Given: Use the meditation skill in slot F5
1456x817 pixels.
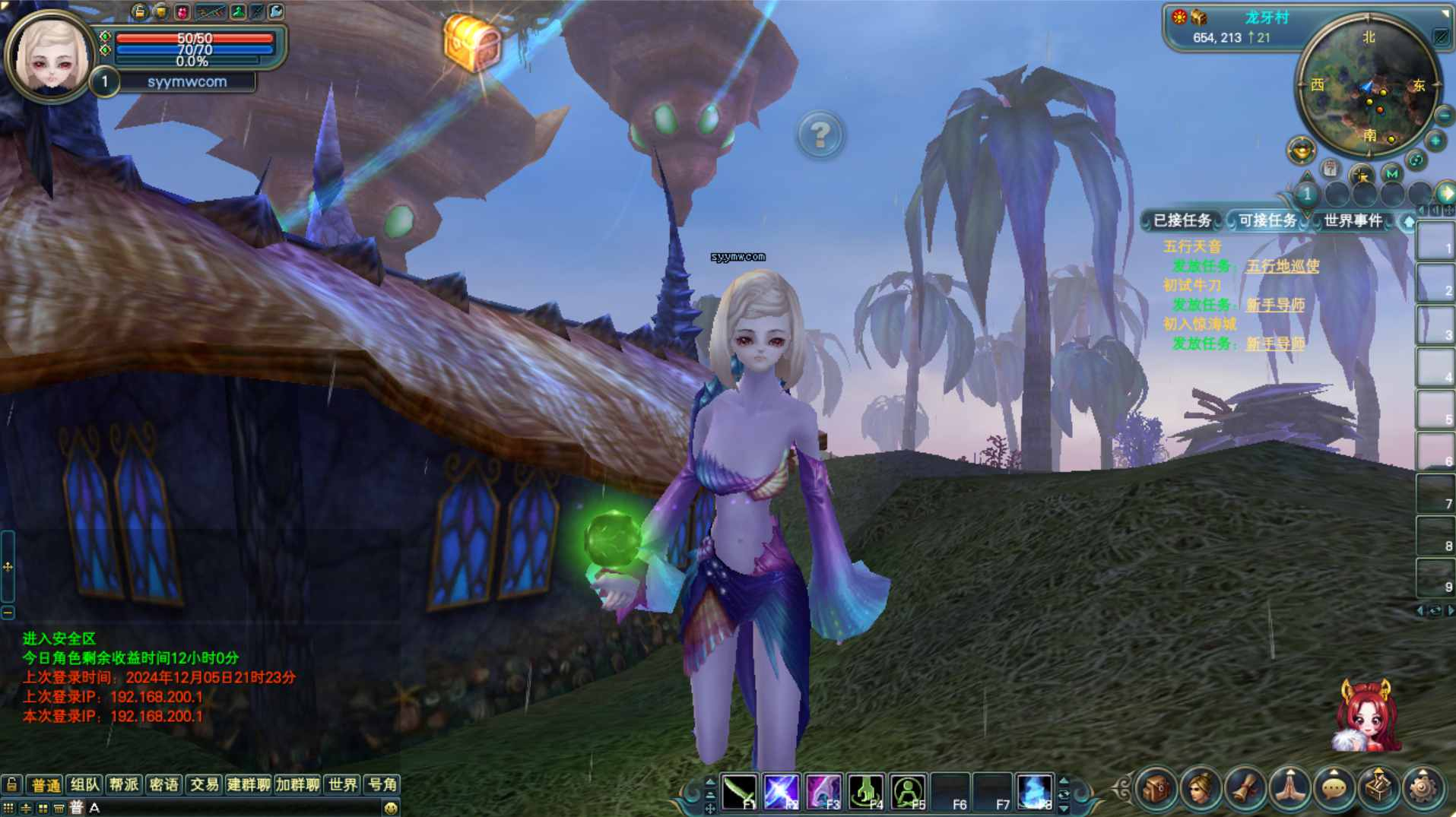Looking at the screenshot, I should pos(908,792).
